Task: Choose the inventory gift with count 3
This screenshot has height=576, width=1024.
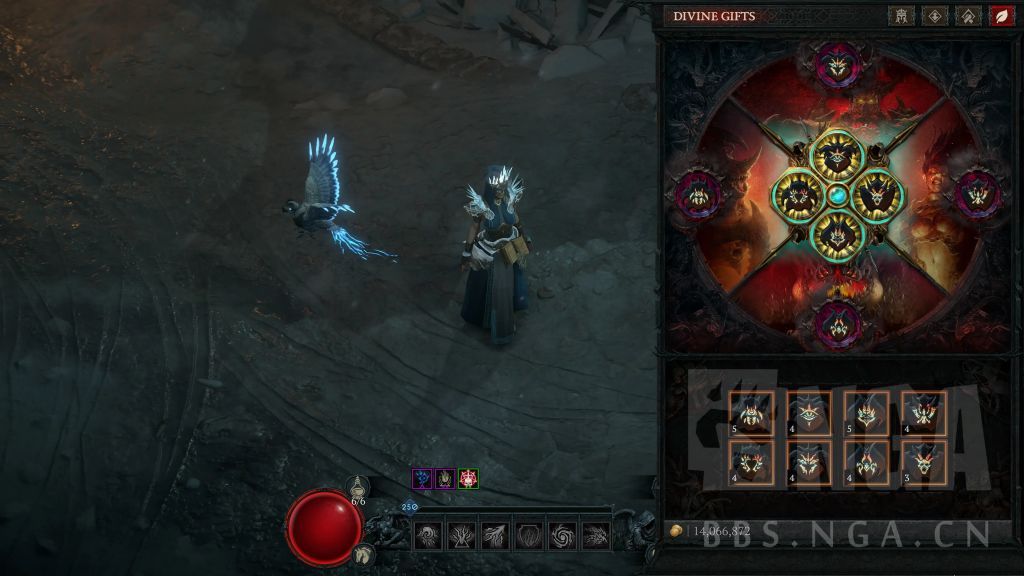Action: [x=925, y=461]
